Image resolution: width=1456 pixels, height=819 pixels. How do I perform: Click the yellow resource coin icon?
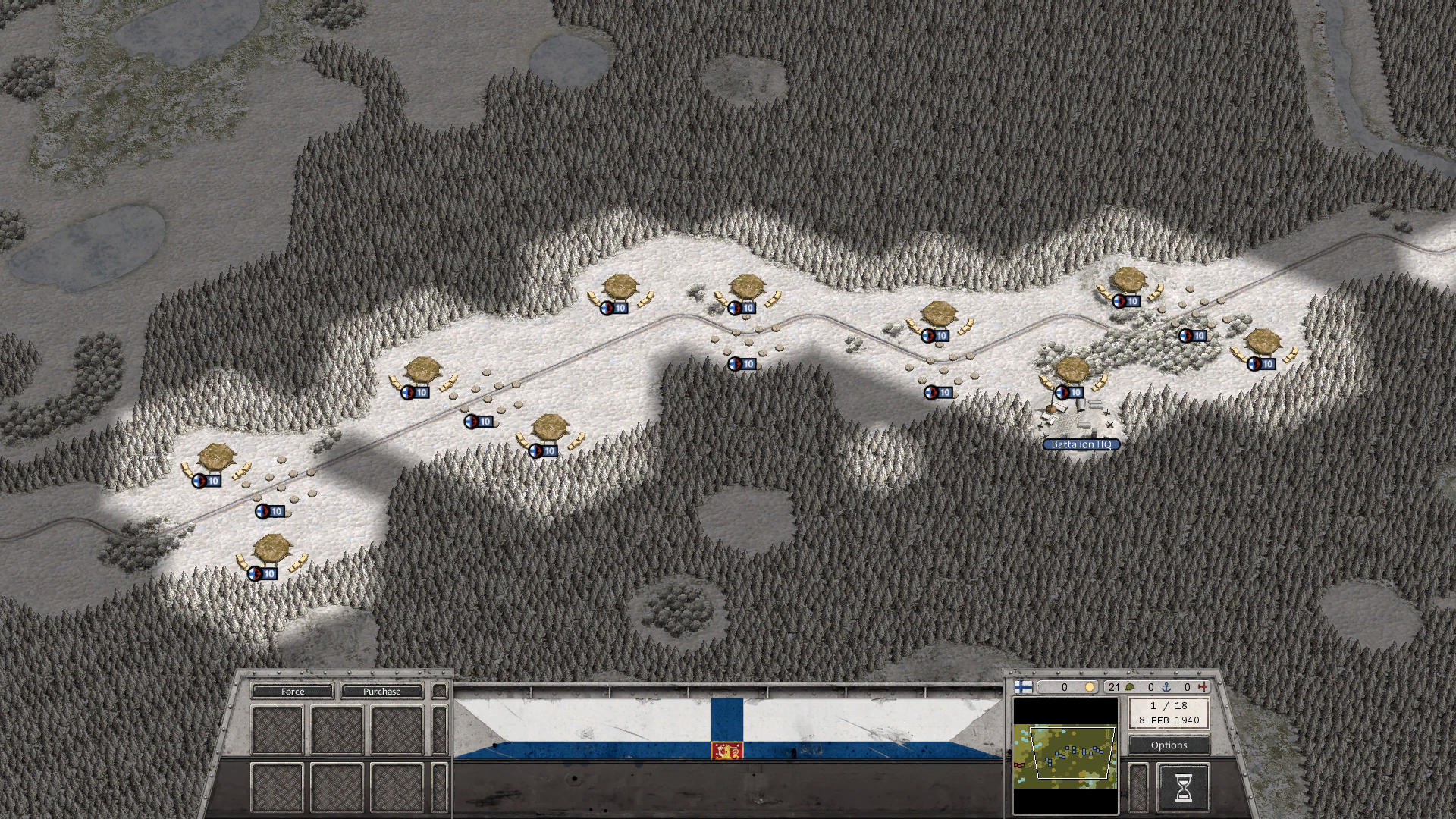(1089, 687)
